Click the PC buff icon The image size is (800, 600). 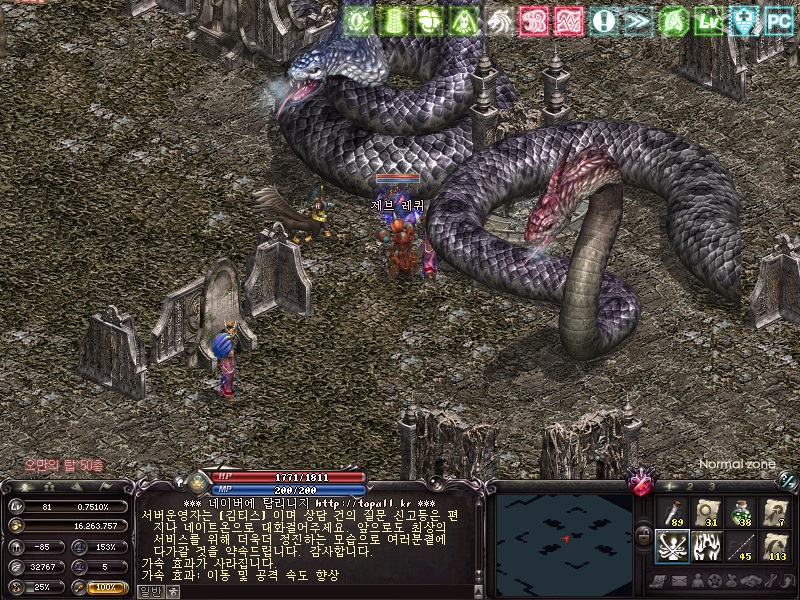[778, 21]
